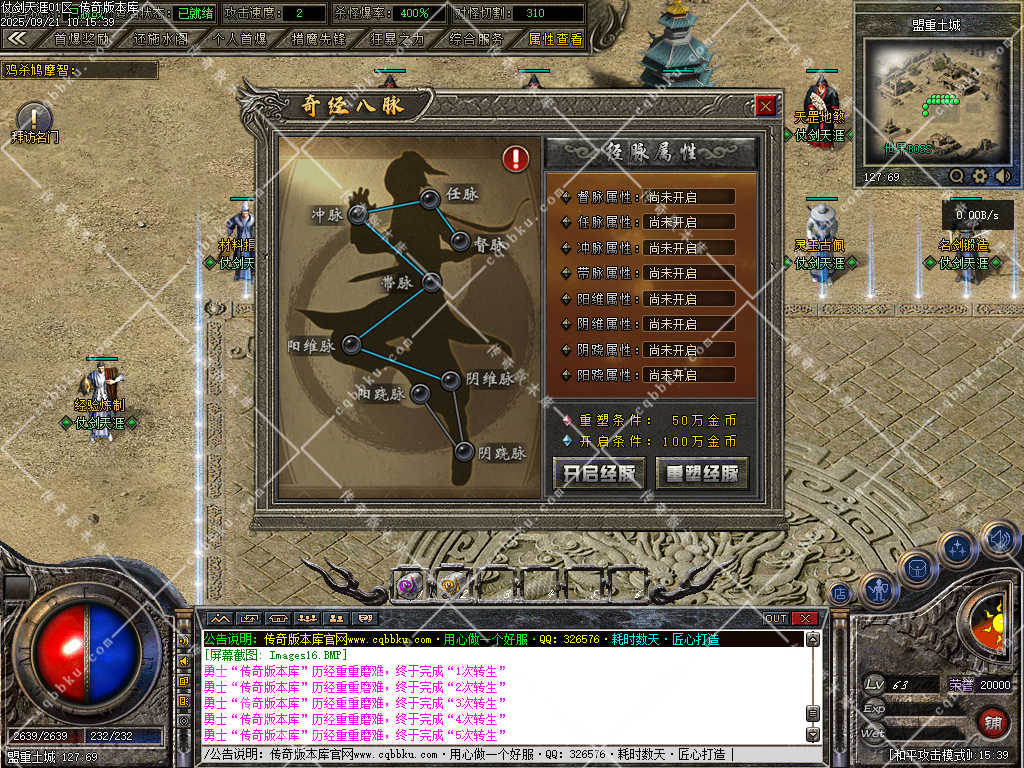Open the 个人首爆 top menu
Viewport: 1024px width, 768px height.
(x=240, y=39)
